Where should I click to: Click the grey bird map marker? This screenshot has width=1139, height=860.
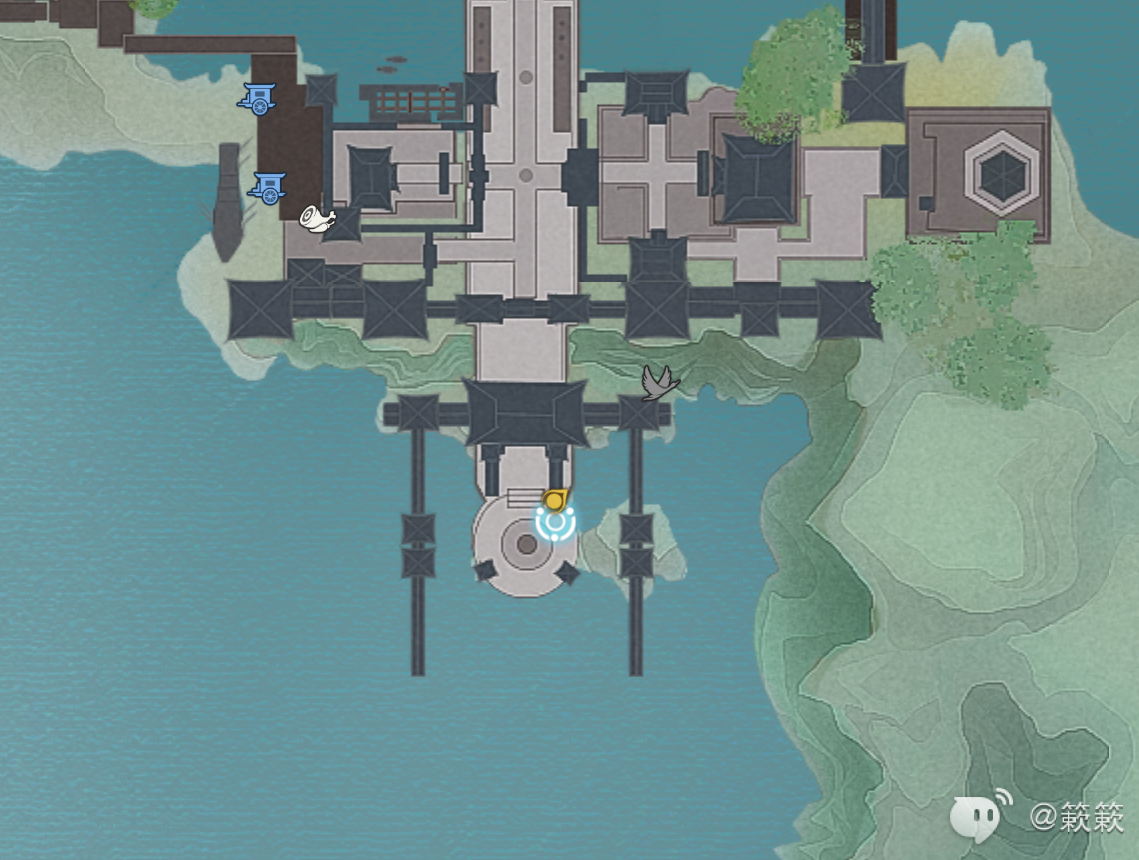(659, 382)
